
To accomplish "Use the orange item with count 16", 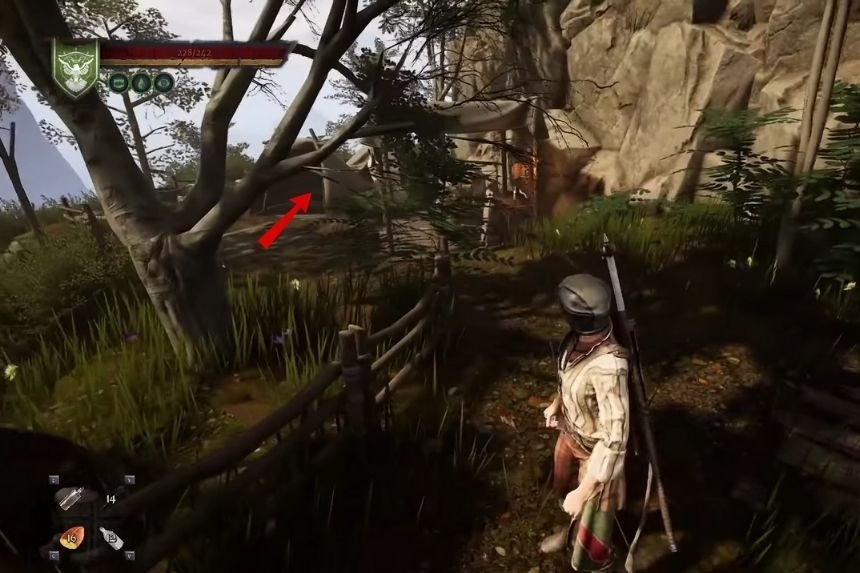I will point(72,538).
